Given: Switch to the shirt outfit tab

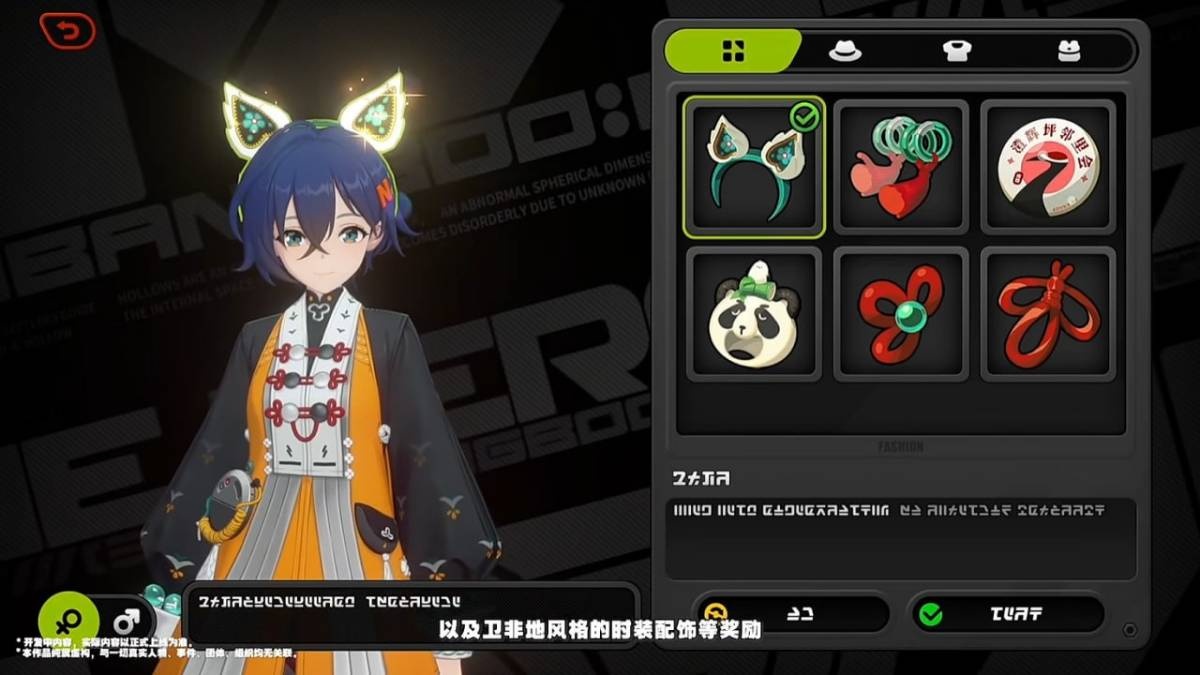Looking at the screenshot, I should [x=956, y=51].
